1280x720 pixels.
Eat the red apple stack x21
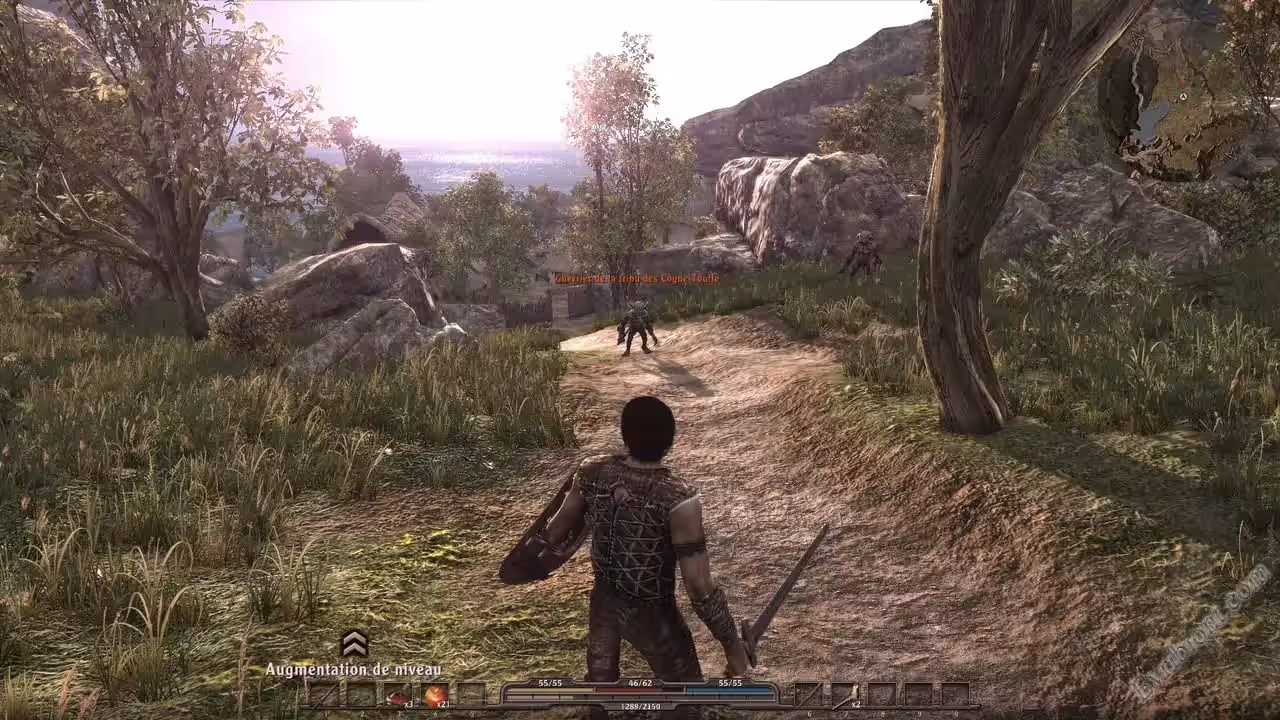(435, 694)
